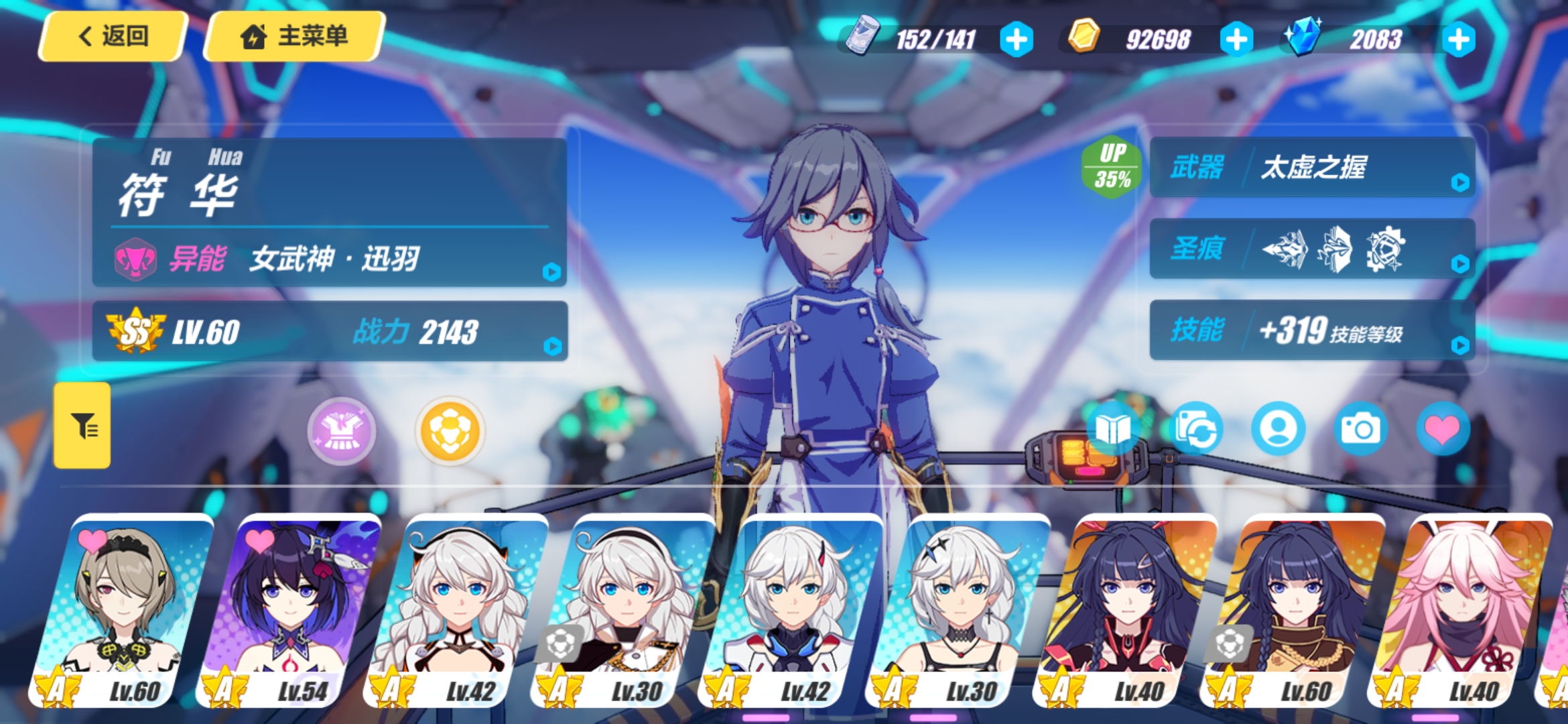Viewport: 1568px width, 724px height.
Task: Select the Lv.40 pink-haired valkyrie card
Action: [1461, 610]
